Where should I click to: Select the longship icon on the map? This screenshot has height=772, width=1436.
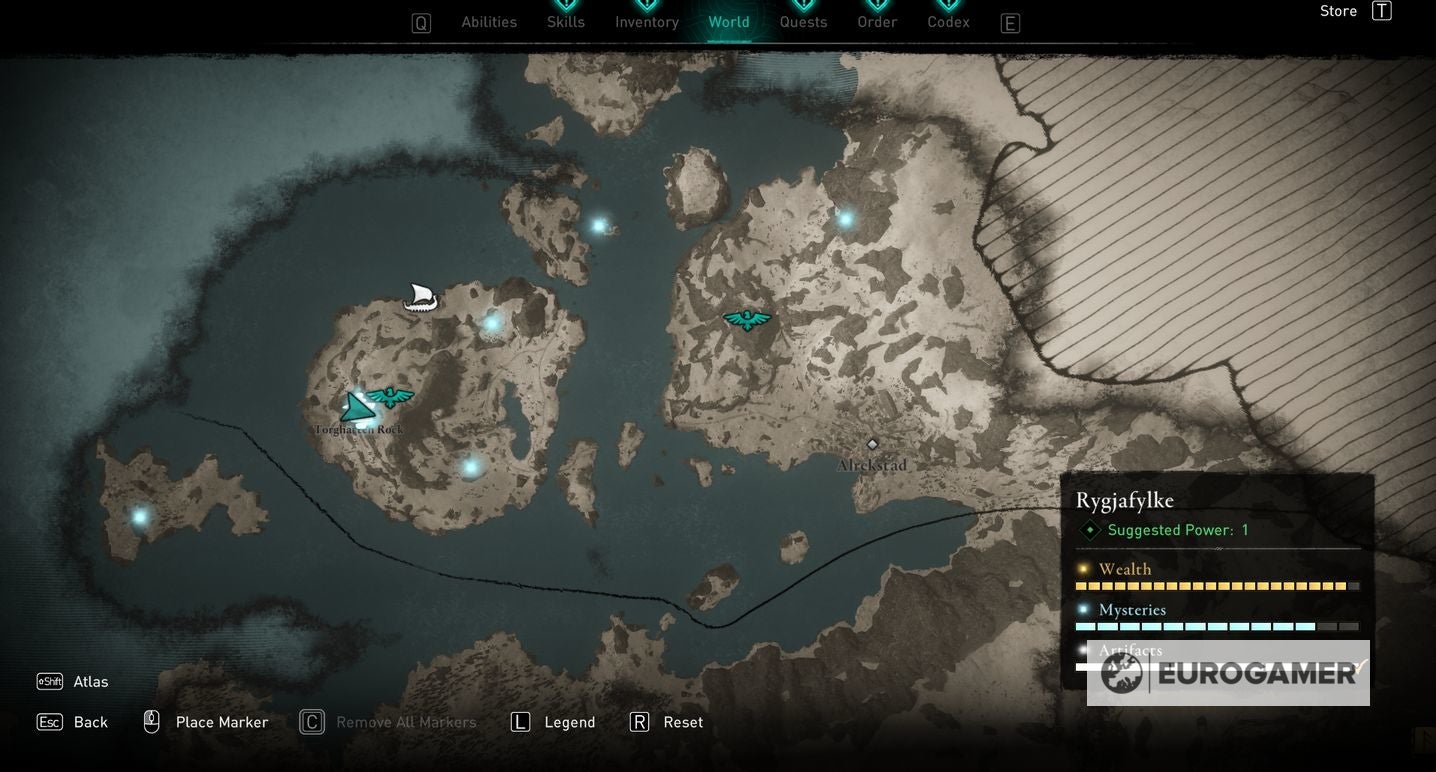420,297
